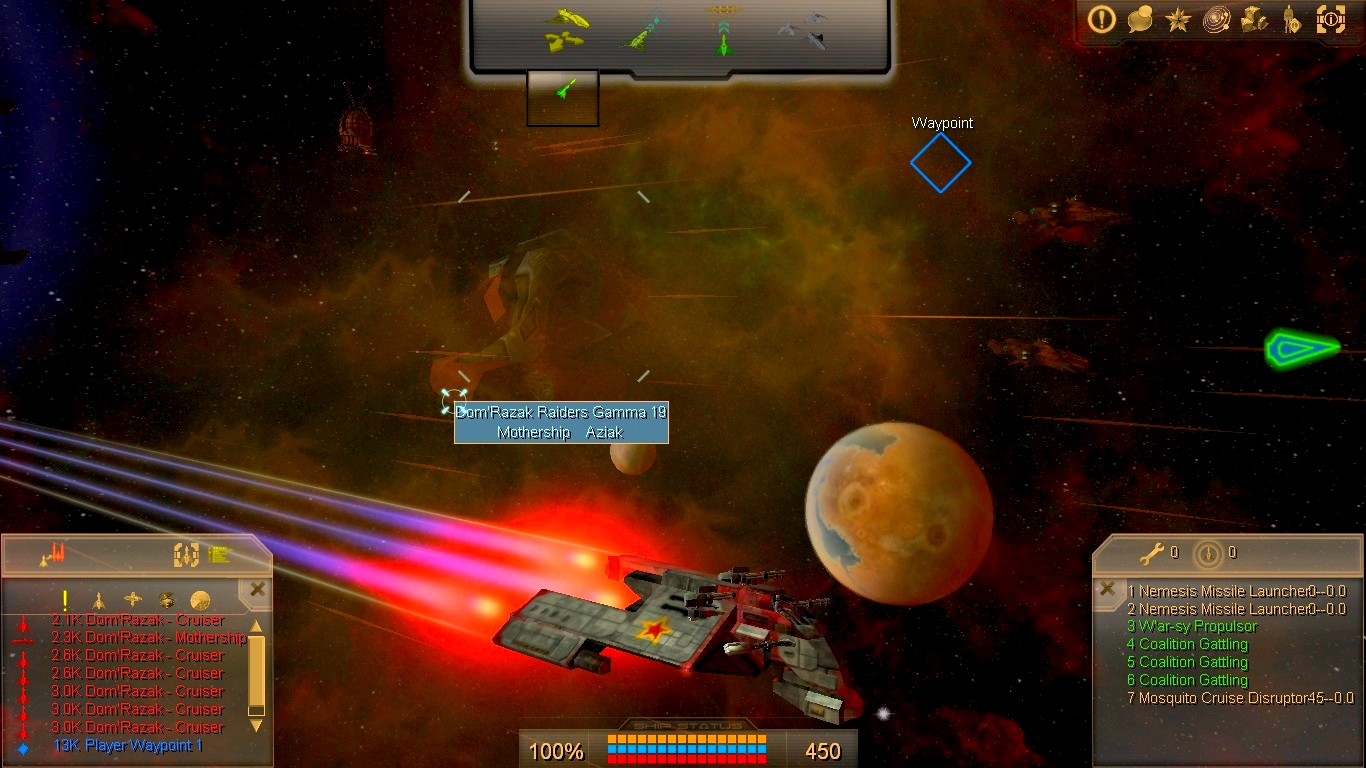Select the gold star icon in top bar
This screenshot has height=768, width=1366.
click(1177, 20)
